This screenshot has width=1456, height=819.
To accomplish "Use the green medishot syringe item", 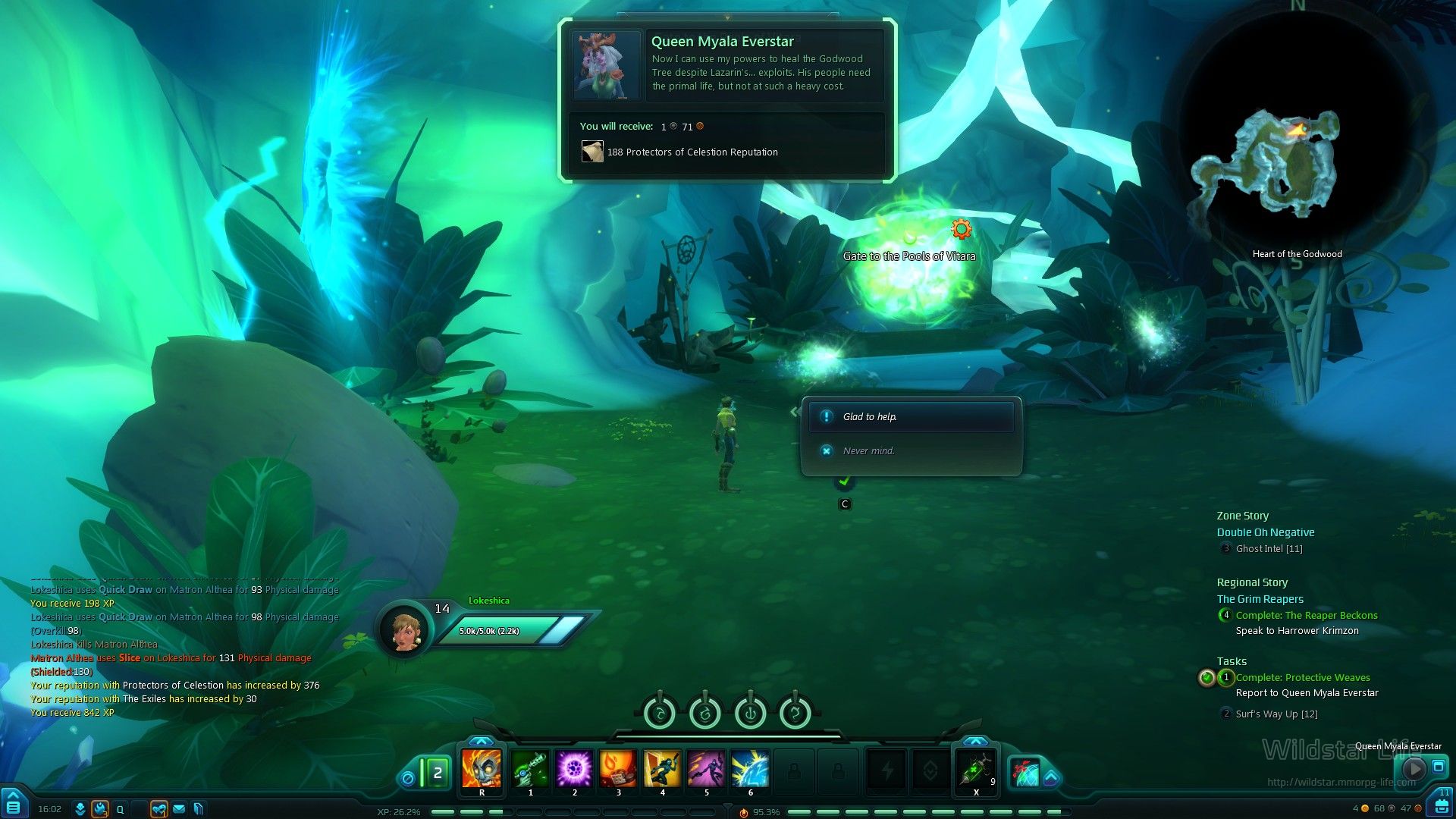I will (975, 768).
